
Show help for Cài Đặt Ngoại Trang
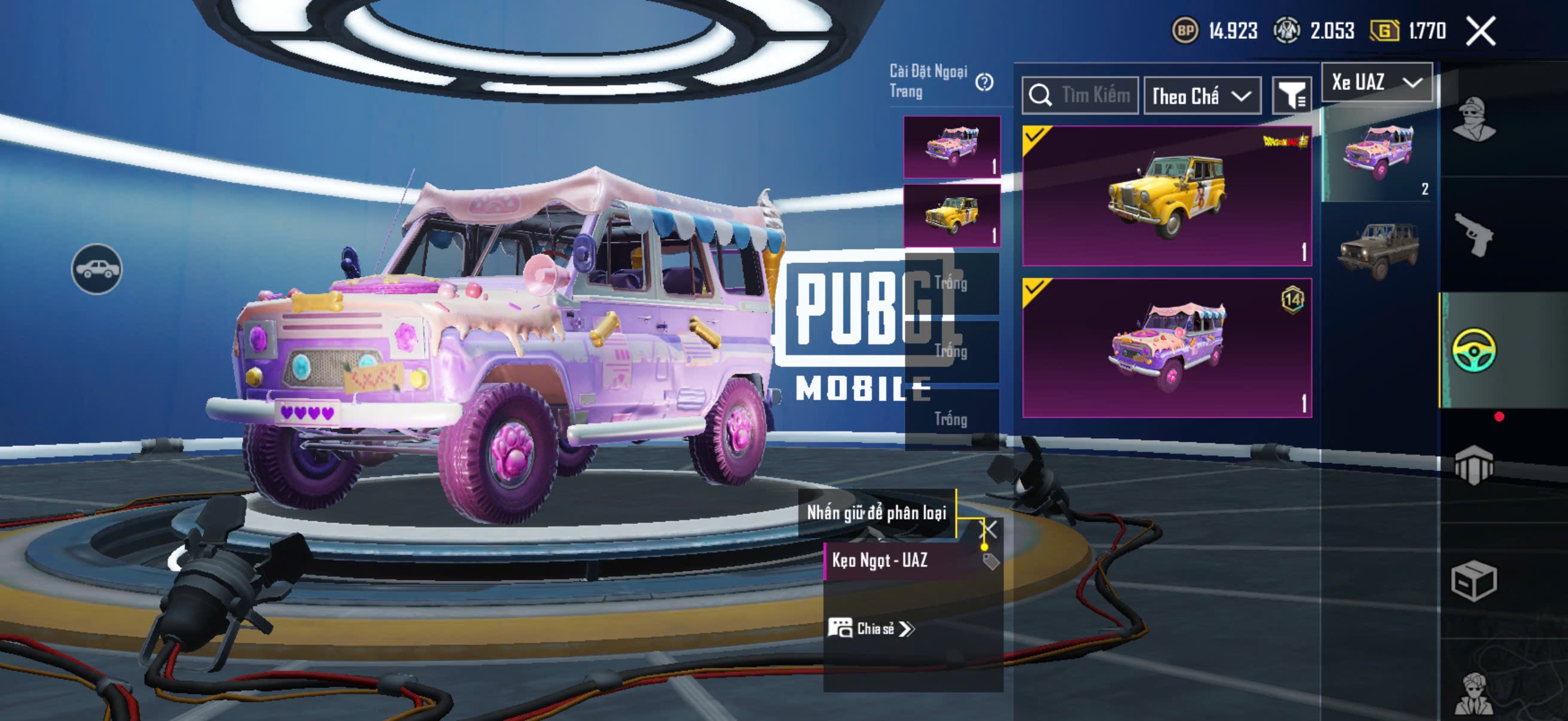(984, 82)
